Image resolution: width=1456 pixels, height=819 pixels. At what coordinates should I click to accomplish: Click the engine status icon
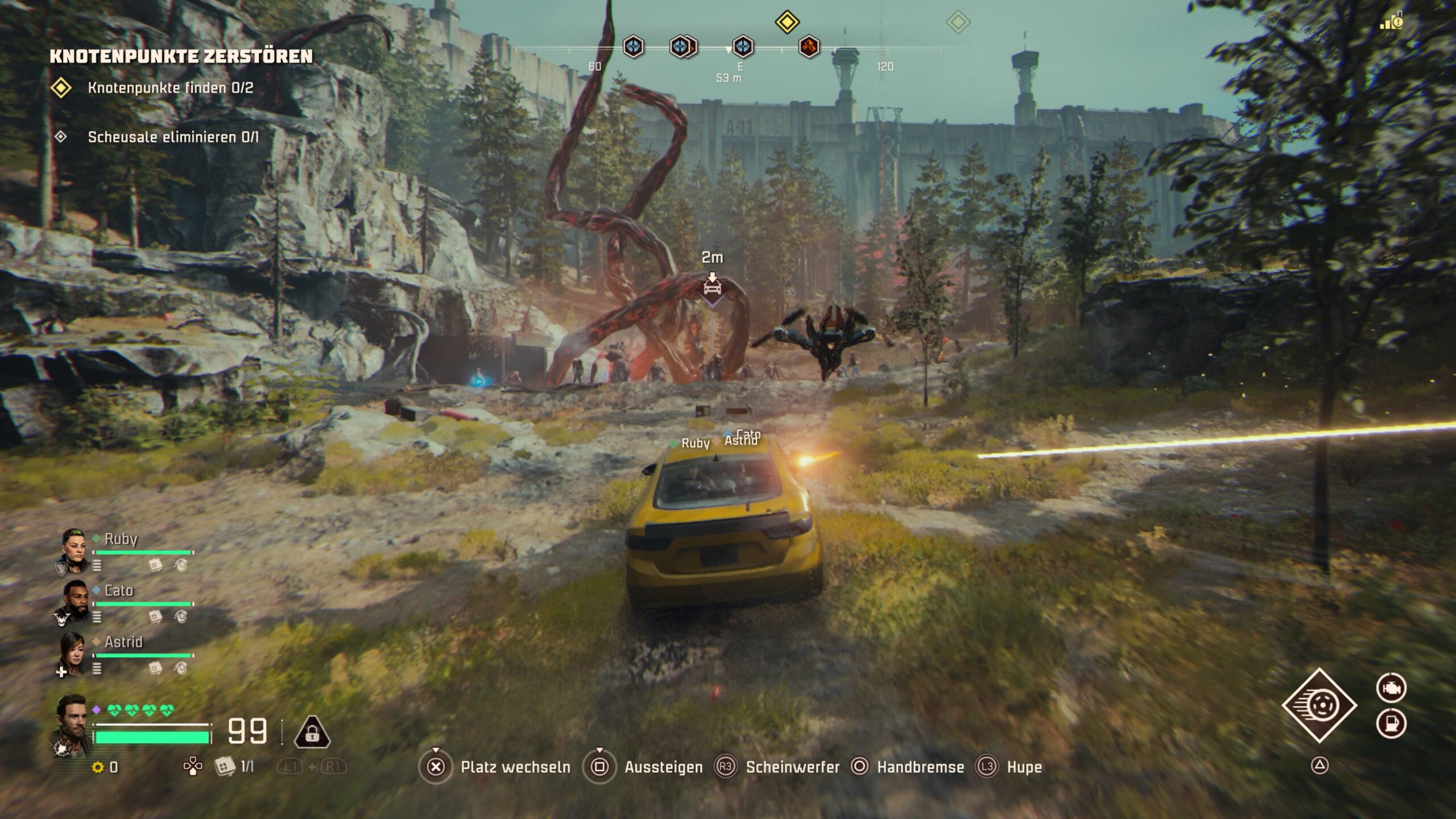click(x=1391, y=688)
